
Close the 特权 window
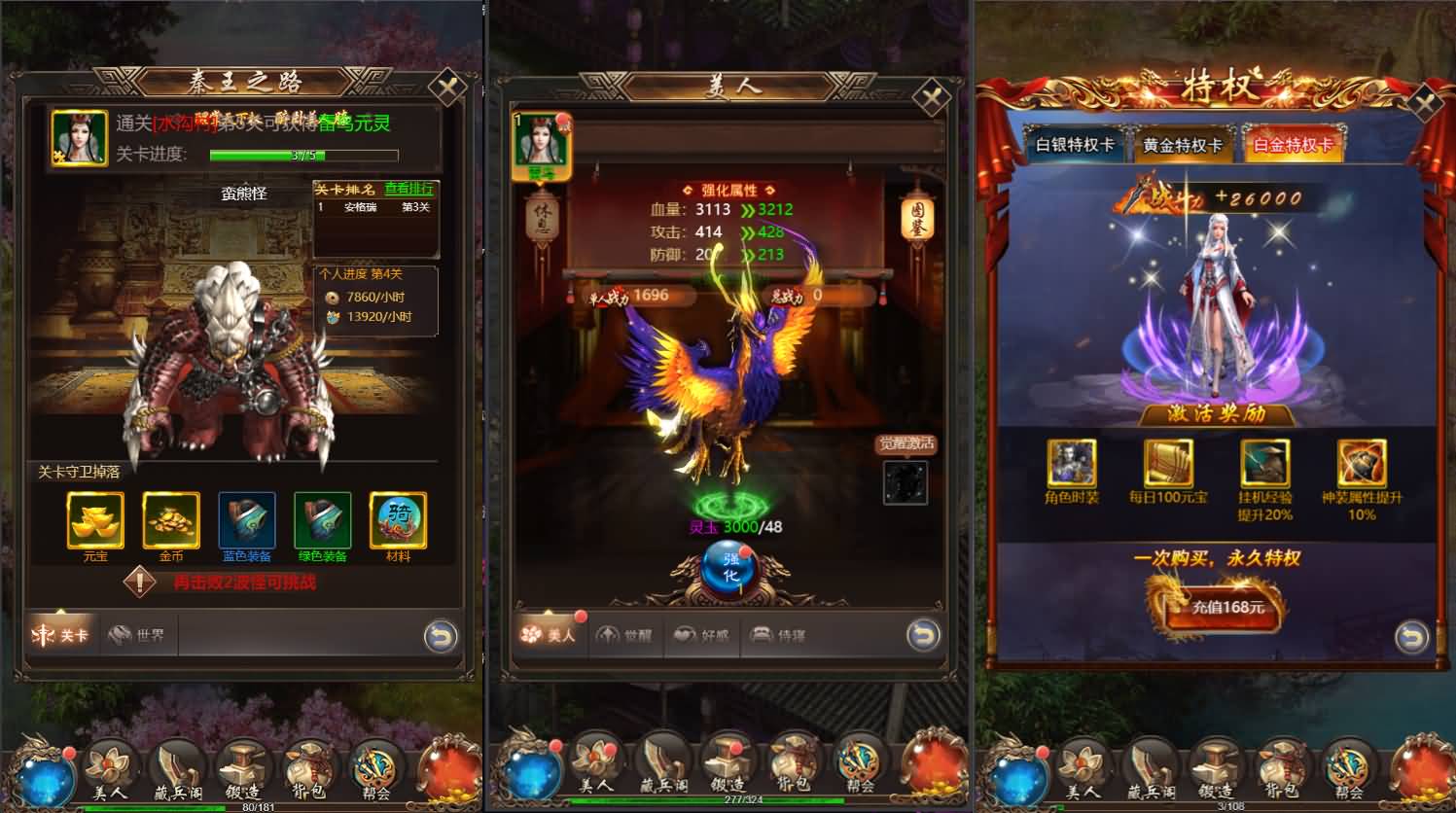point(1427,104)
